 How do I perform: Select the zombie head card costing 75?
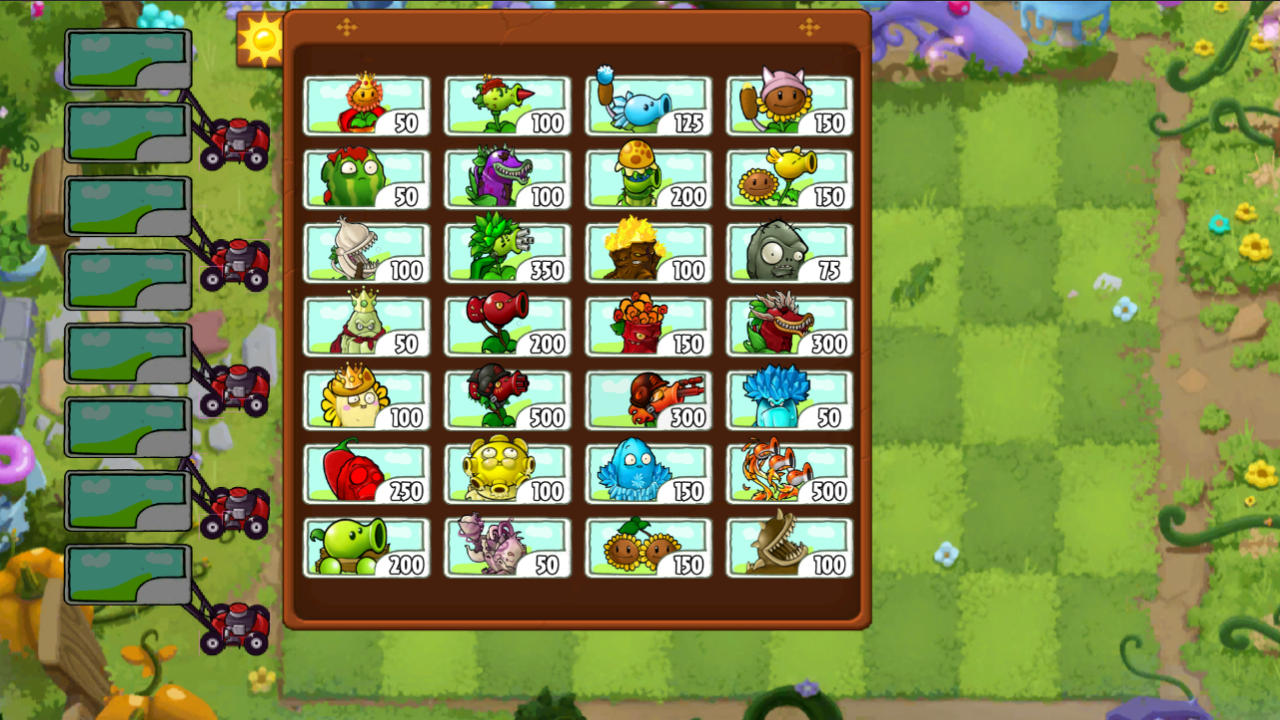[788, 251]
